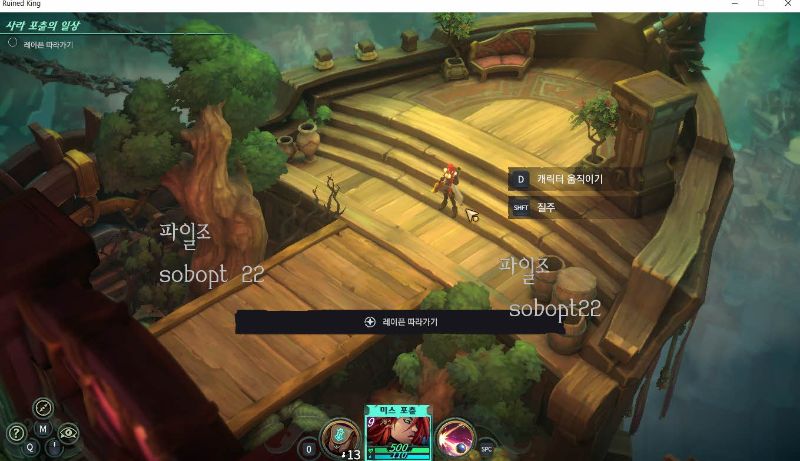This screenshot has width=800, height=461.
Task: Activate the cannonball dungeon skill icon
Action: [455, 437]
